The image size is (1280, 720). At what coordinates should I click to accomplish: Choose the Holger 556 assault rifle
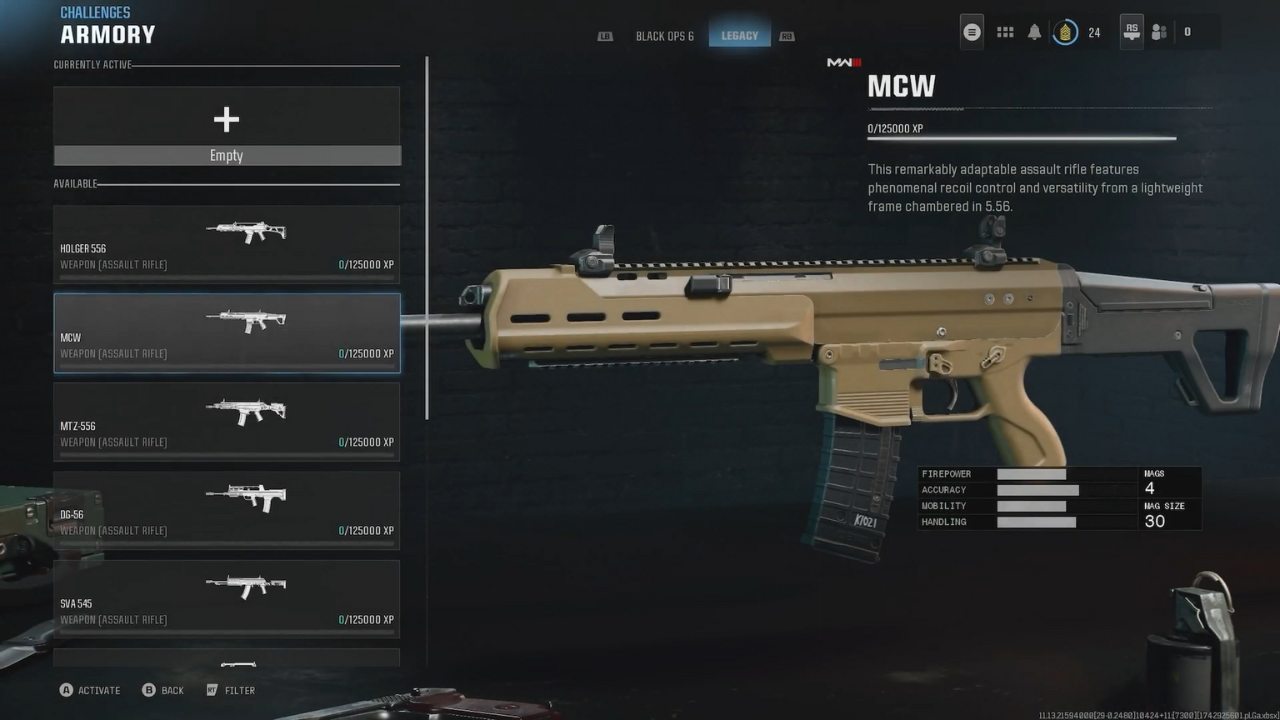[x=227, y=244]
